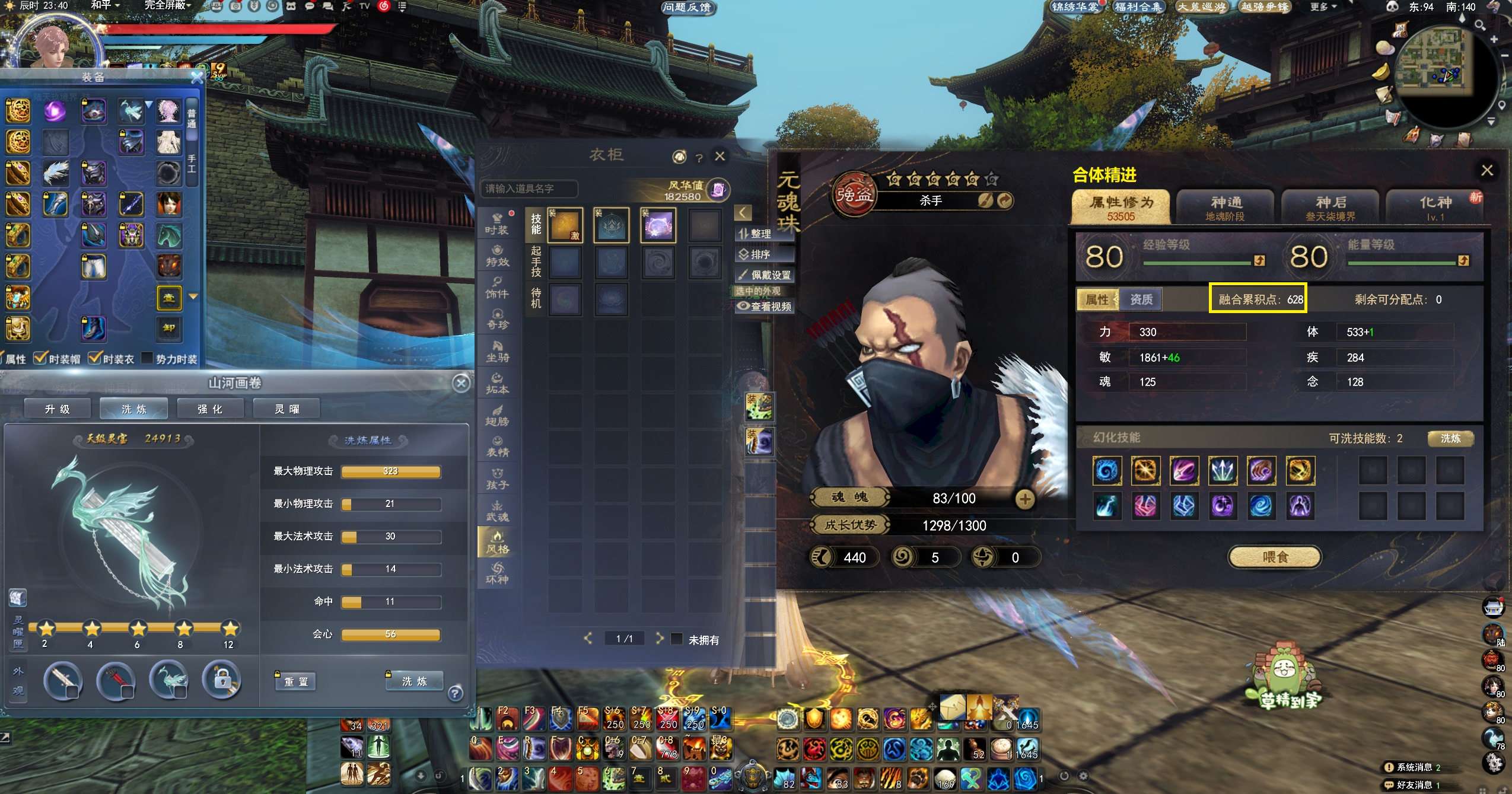The width and height of the screenshot is (1512, 794).
Task: Add 魂魄 with the plus button
Action: pyautogui.click(x=1025, y=499)
